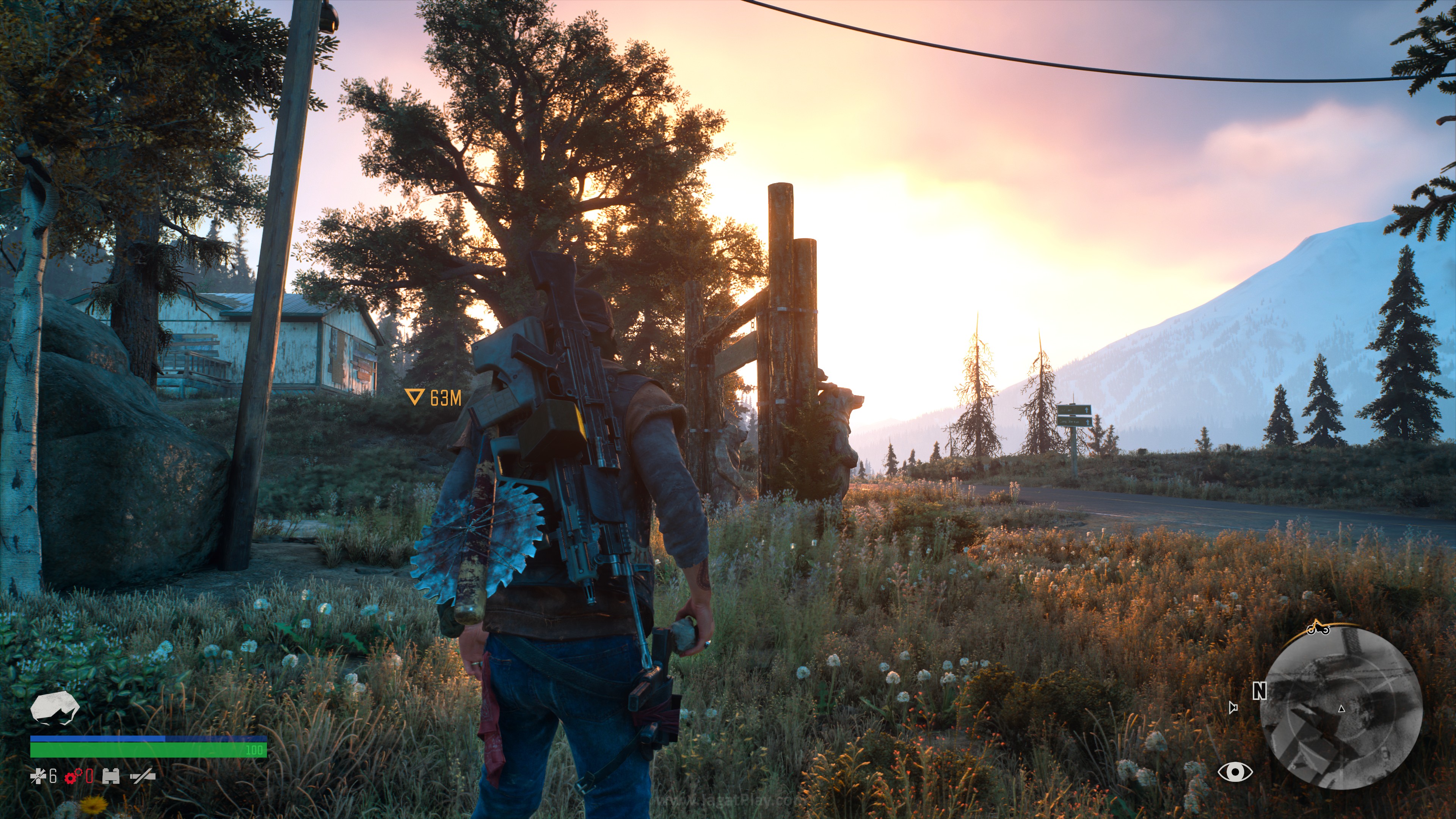Viewport: 1456px width, 819px height.
Task: Select the crossed-out suppressor icon
Action: (x=143, y=777)
